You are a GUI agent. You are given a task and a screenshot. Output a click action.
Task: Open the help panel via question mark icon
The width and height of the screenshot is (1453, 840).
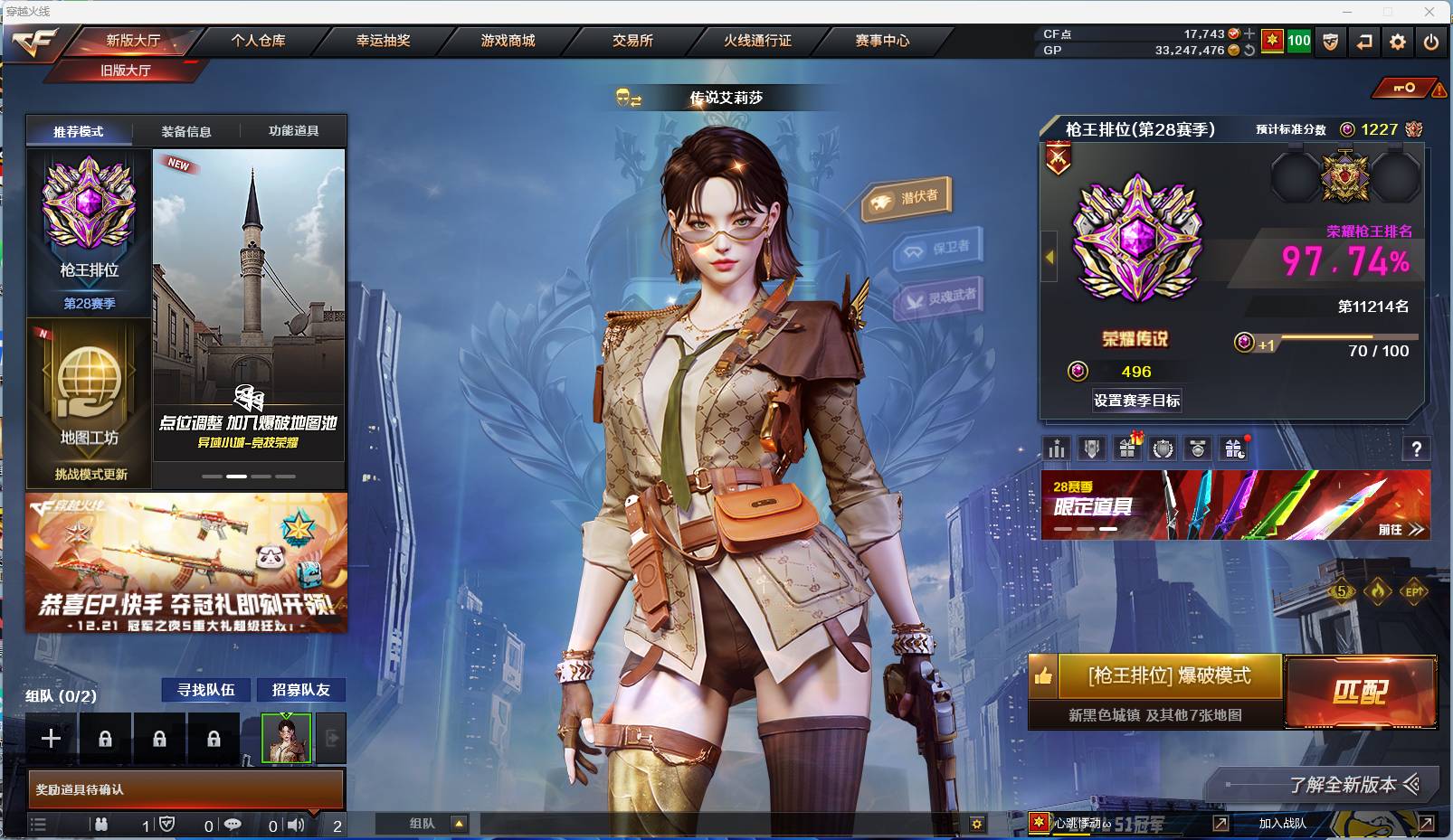coord(1418,448)
